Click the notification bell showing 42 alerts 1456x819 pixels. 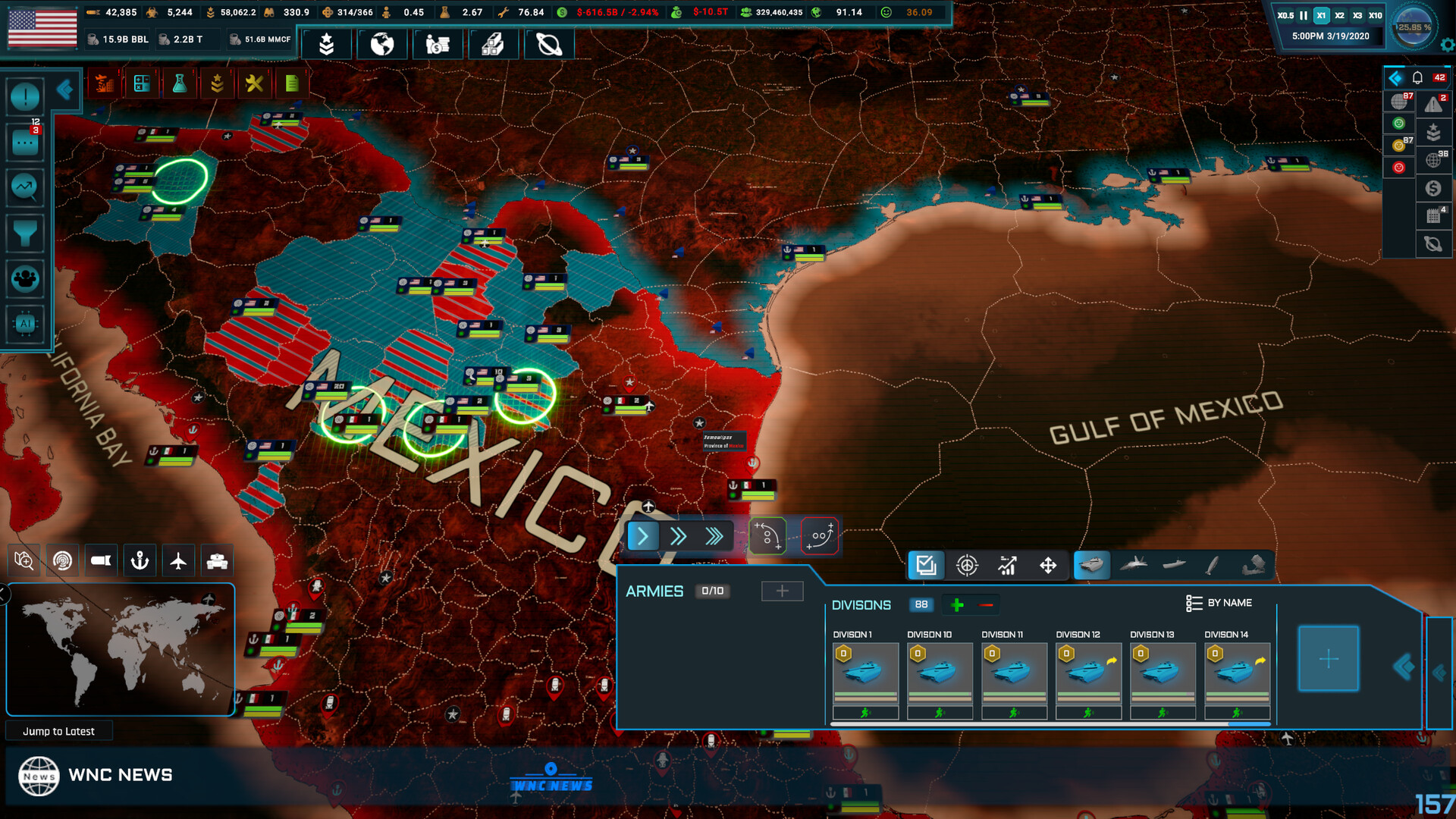pyautogui.click(x=1417, y=77)
